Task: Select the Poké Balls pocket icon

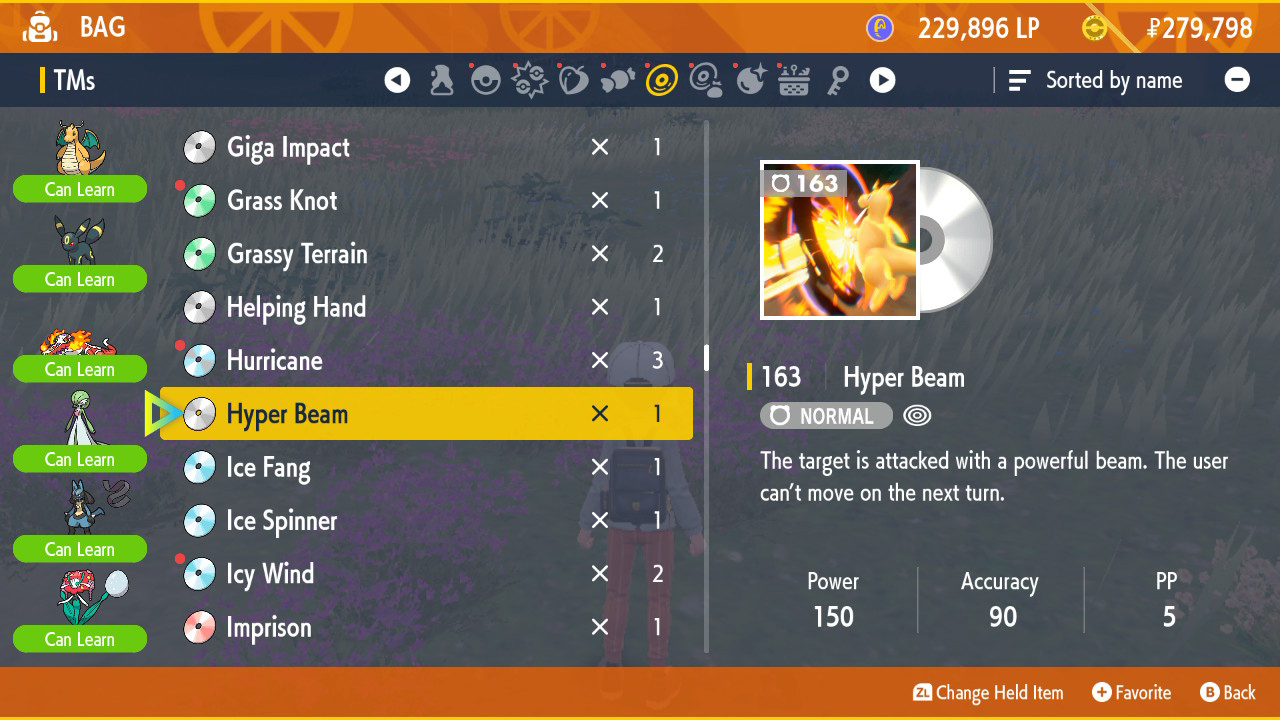Action: 486,80
